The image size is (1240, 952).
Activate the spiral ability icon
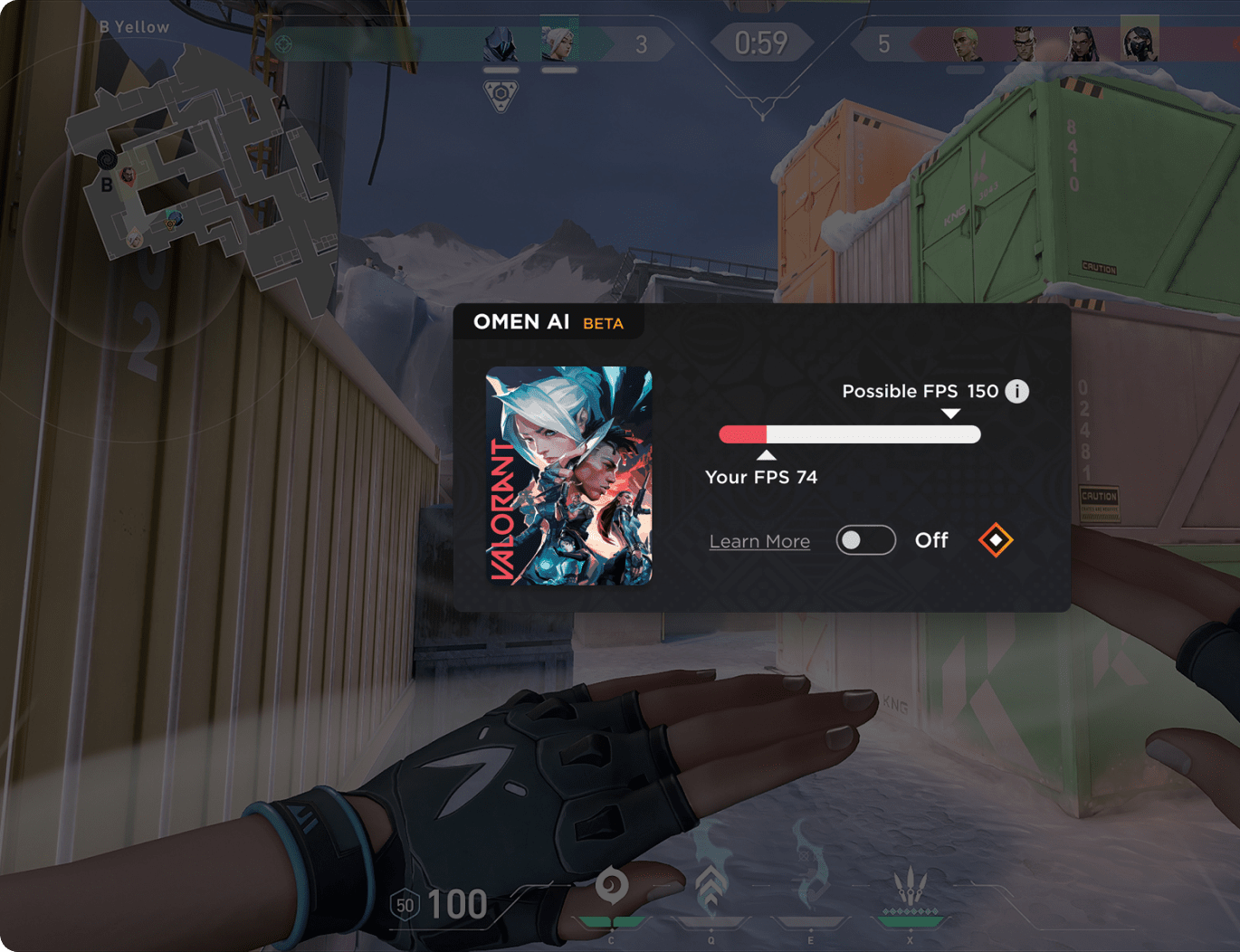point(612,886)
